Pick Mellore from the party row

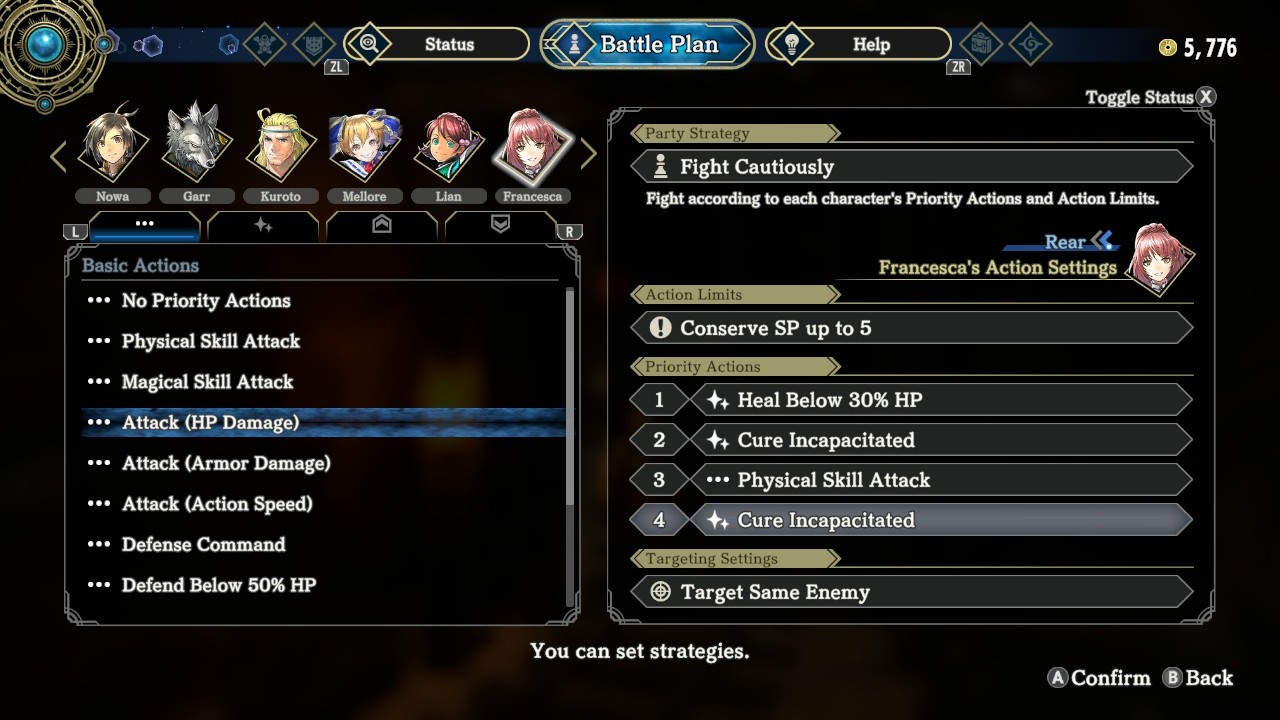coord(364,146)
